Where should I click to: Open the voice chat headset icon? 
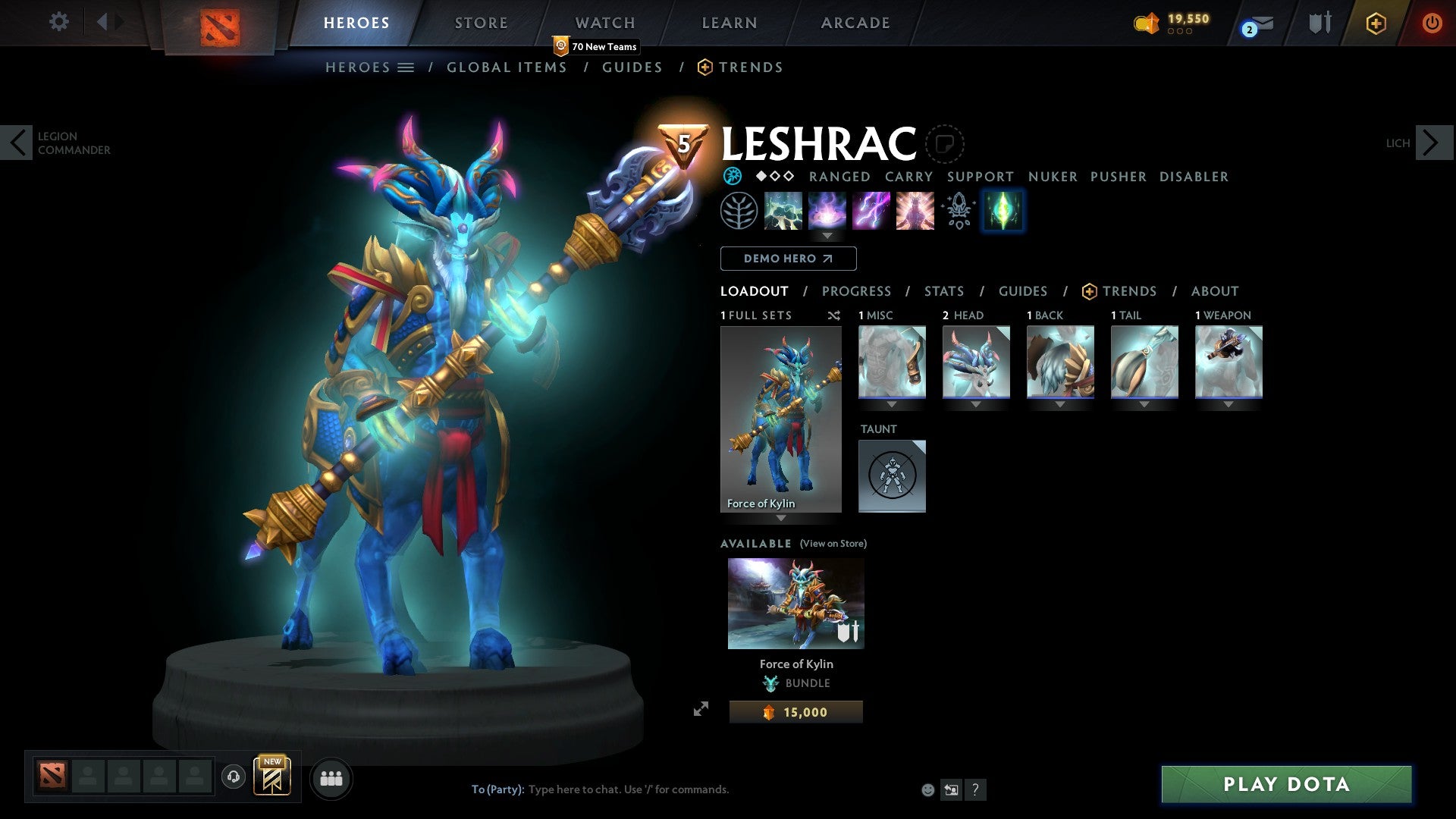234,778
